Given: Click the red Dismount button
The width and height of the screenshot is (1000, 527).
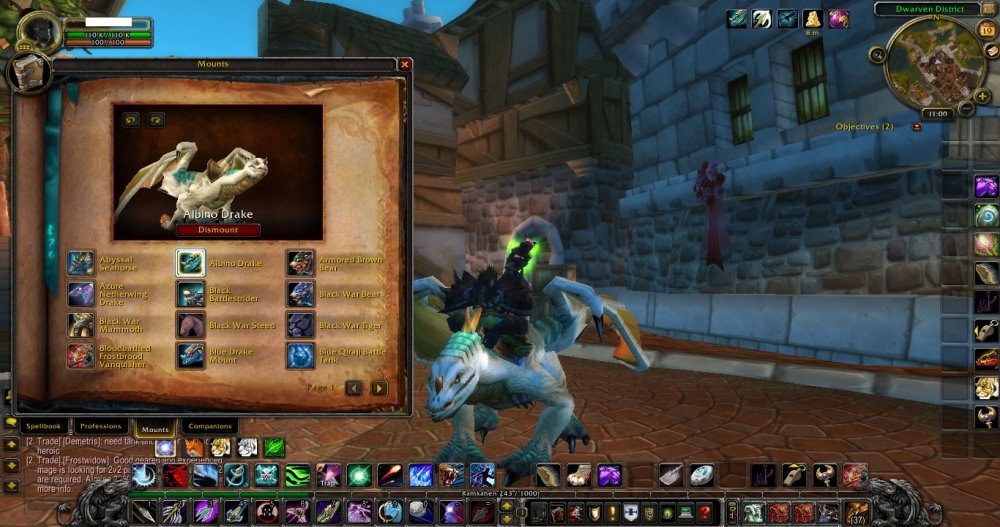Looking at the screenshot, I should coord(218,230).
